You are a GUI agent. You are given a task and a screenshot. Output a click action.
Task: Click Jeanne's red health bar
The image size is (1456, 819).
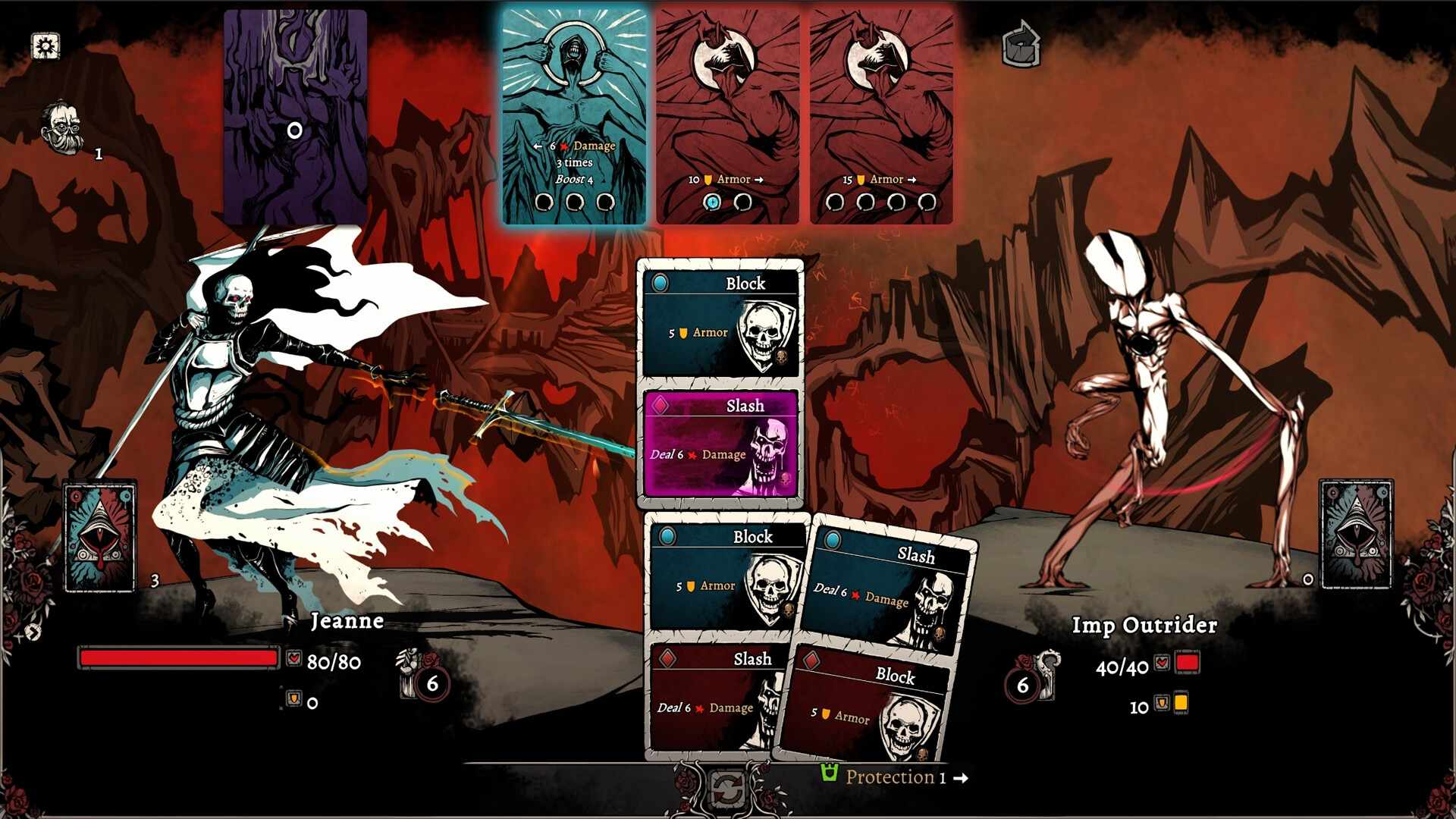click(178, 658)
